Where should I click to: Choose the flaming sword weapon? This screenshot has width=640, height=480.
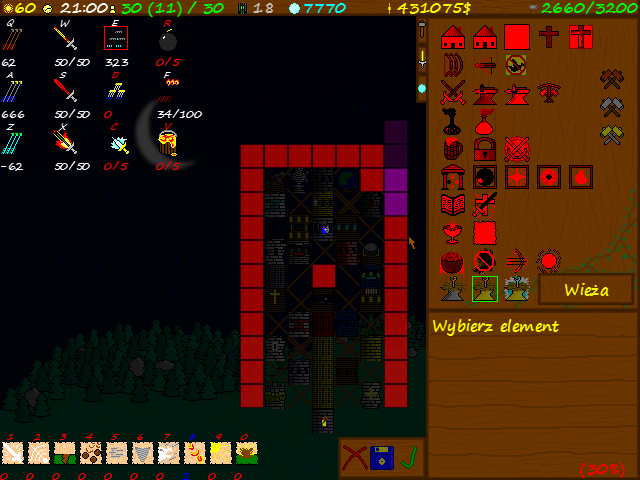pyautogui.click(x=64, y=142)
